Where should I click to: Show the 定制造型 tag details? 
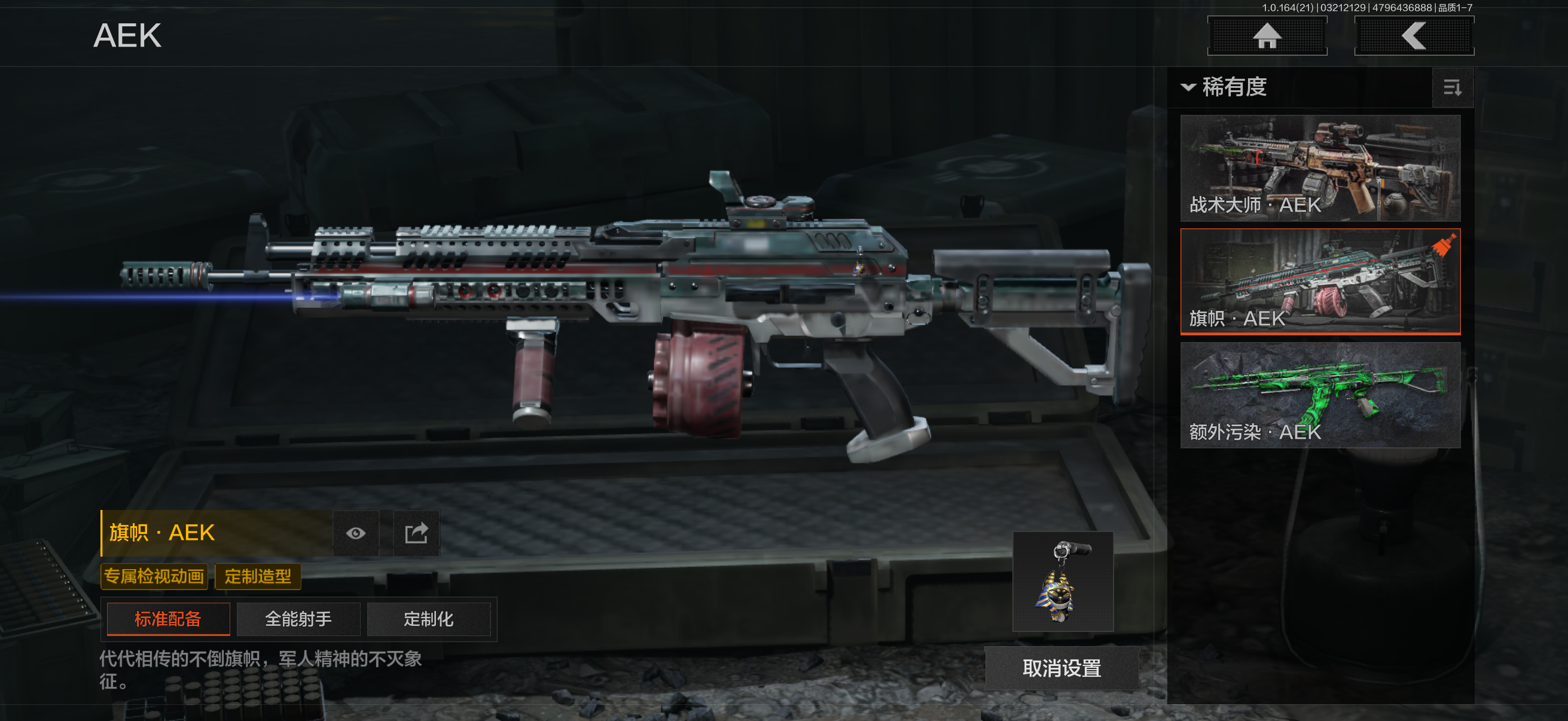[258, 576]
